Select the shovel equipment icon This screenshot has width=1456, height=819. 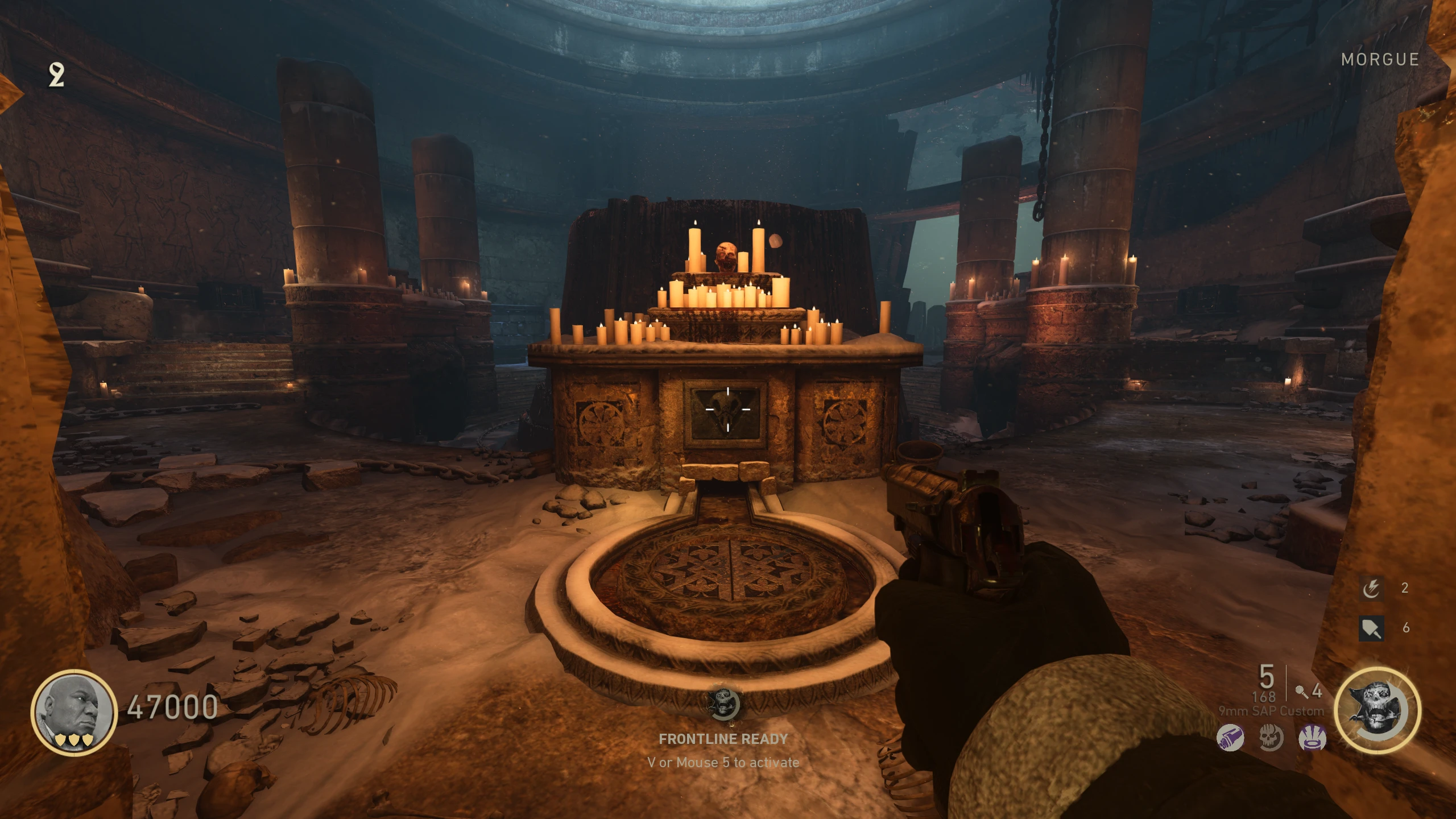tap(1371, 628)
